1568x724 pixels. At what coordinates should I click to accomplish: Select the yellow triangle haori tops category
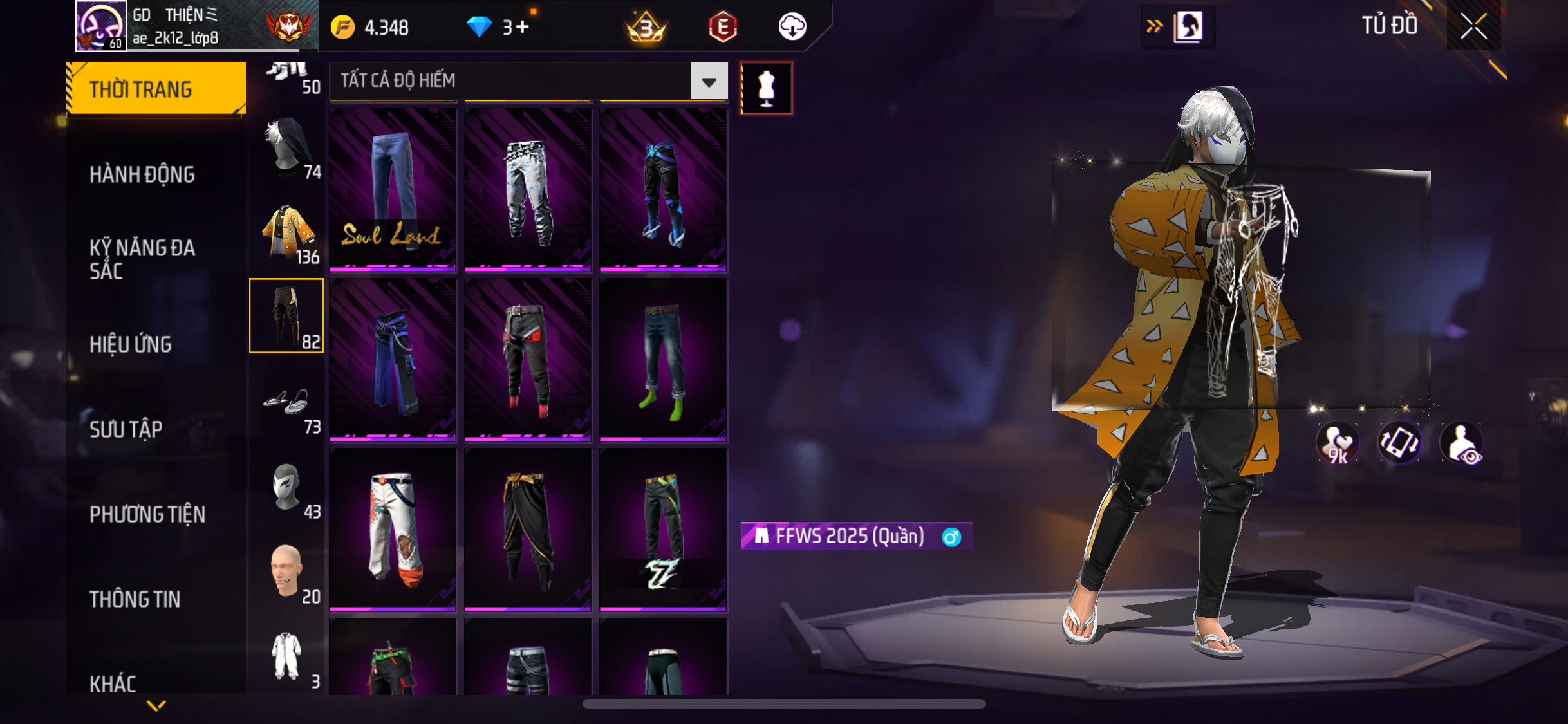pyautogui.click(x=287, y=233)
